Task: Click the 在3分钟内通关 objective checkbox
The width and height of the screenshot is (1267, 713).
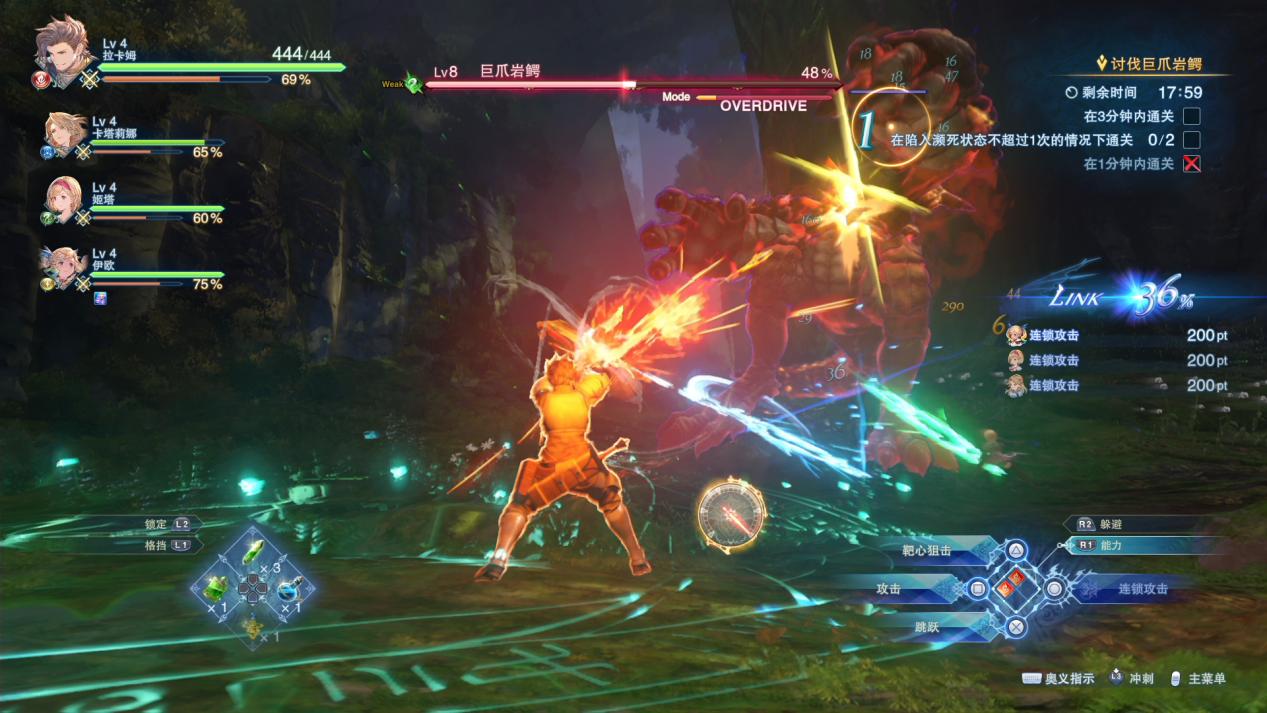Action: pyautogui.click(x=1191, y=116)
